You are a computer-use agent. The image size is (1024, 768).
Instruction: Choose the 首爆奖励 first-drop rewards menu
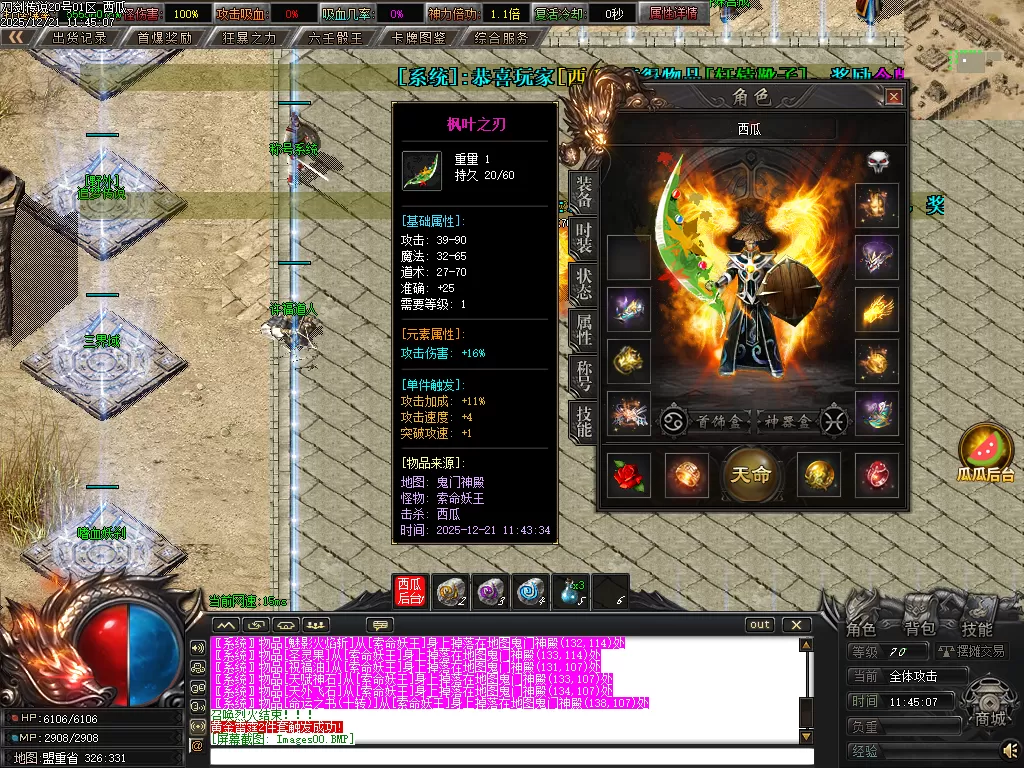(164, 38)
